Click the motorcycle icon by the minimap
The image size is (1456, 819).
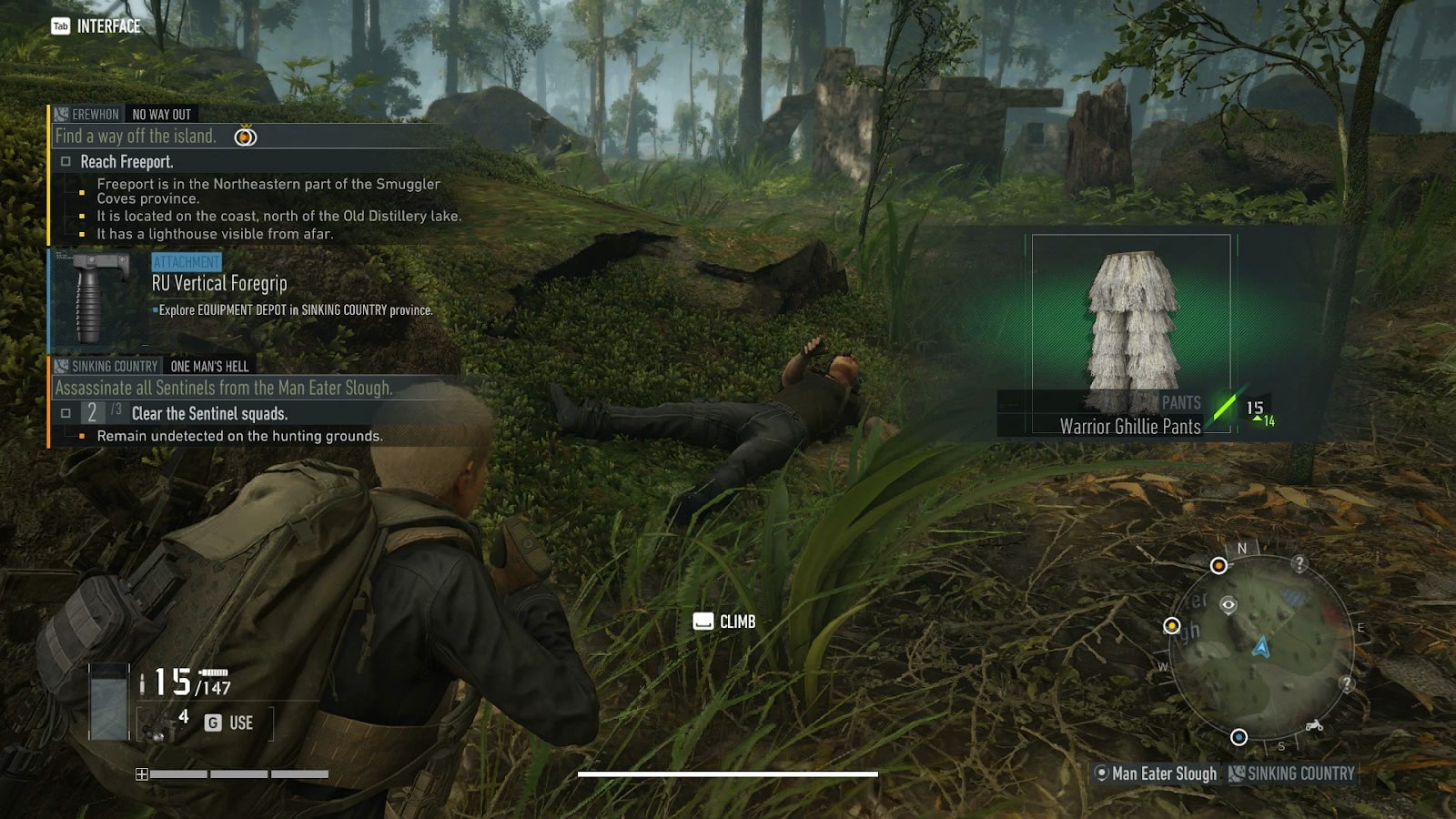pos(1314,726)
